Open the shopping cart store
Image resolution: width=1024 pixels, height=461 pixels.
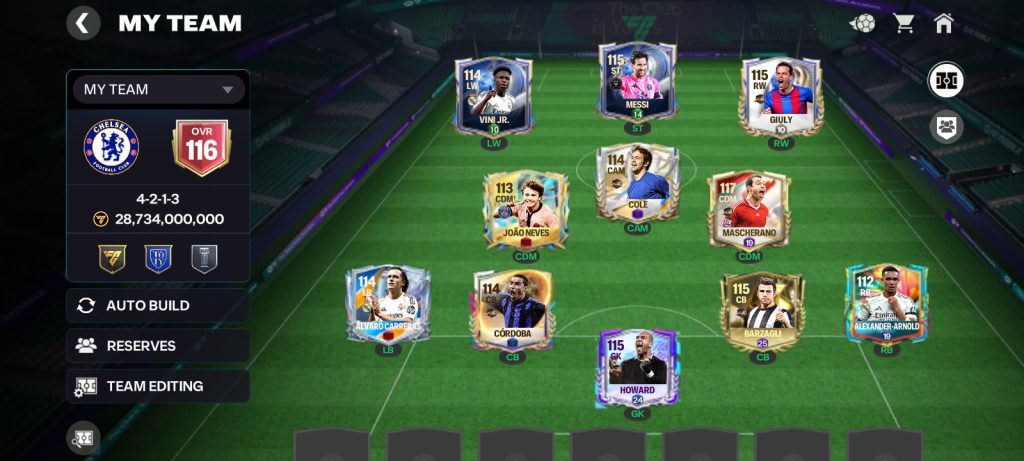[904, 23]
